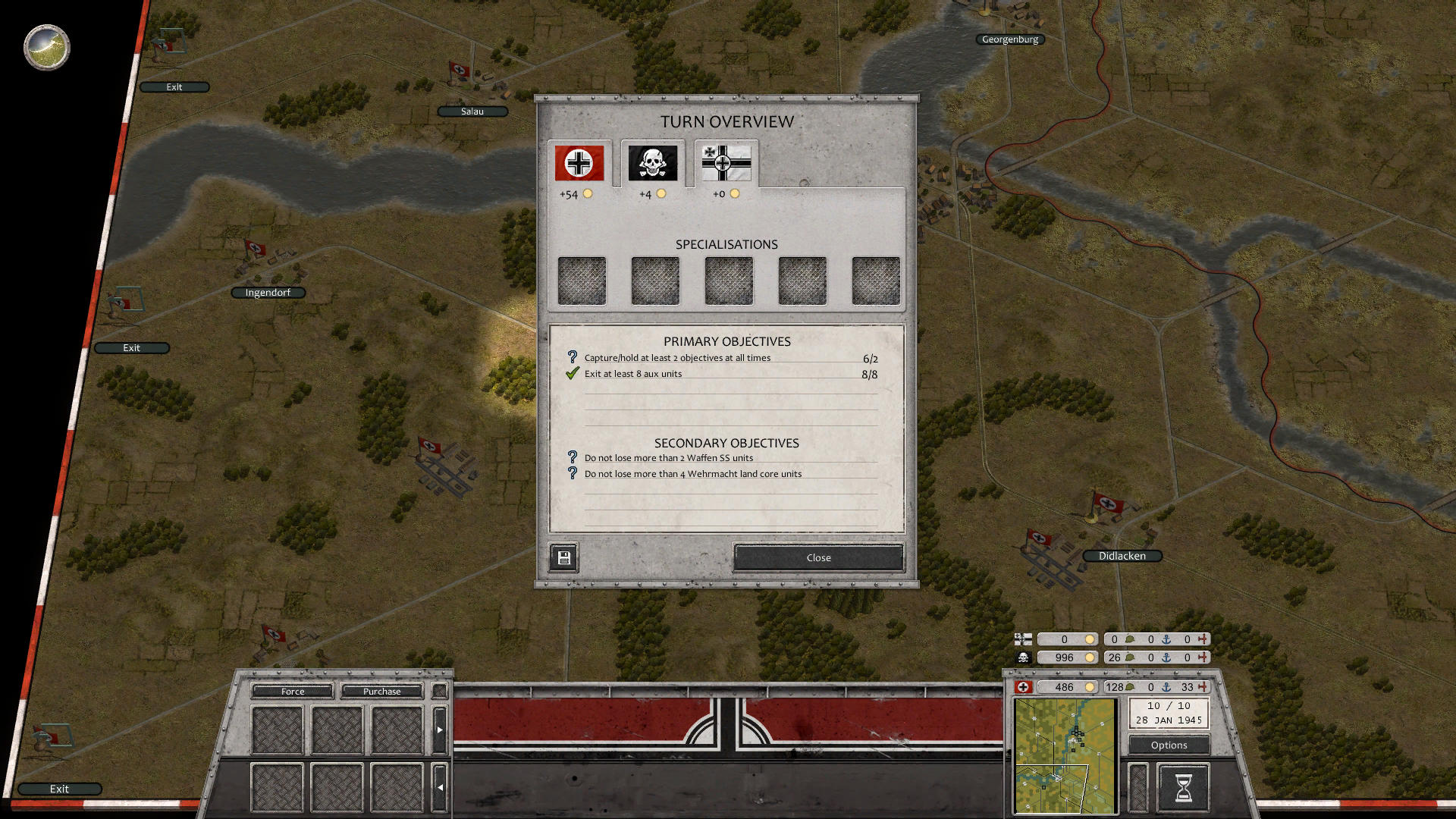1456x819 pixels.
Task: Switch to the Force tab
Action: click(291, 691)
